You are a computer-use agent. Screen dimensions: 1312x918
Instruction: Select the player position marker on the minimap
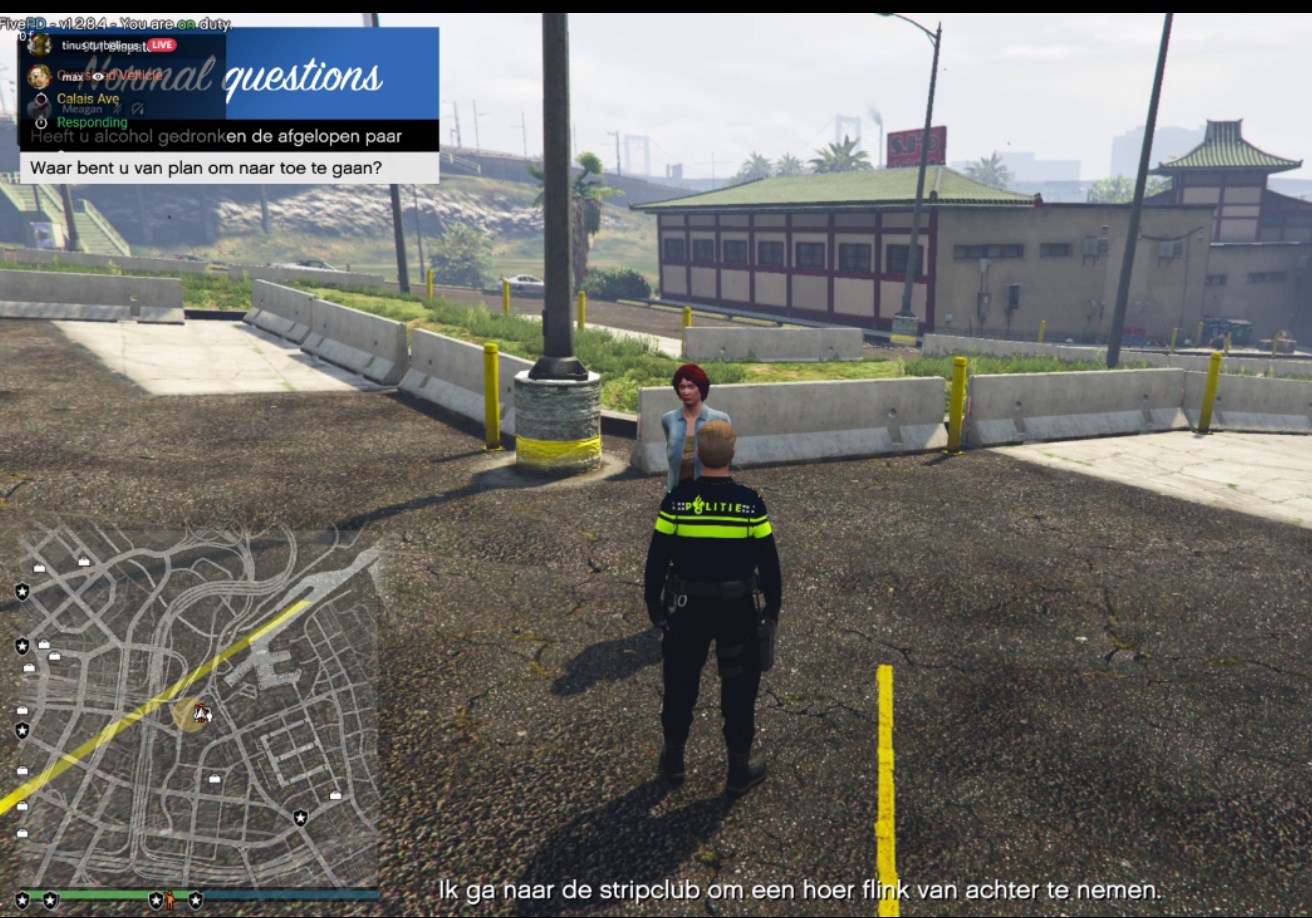pos(202,713)
